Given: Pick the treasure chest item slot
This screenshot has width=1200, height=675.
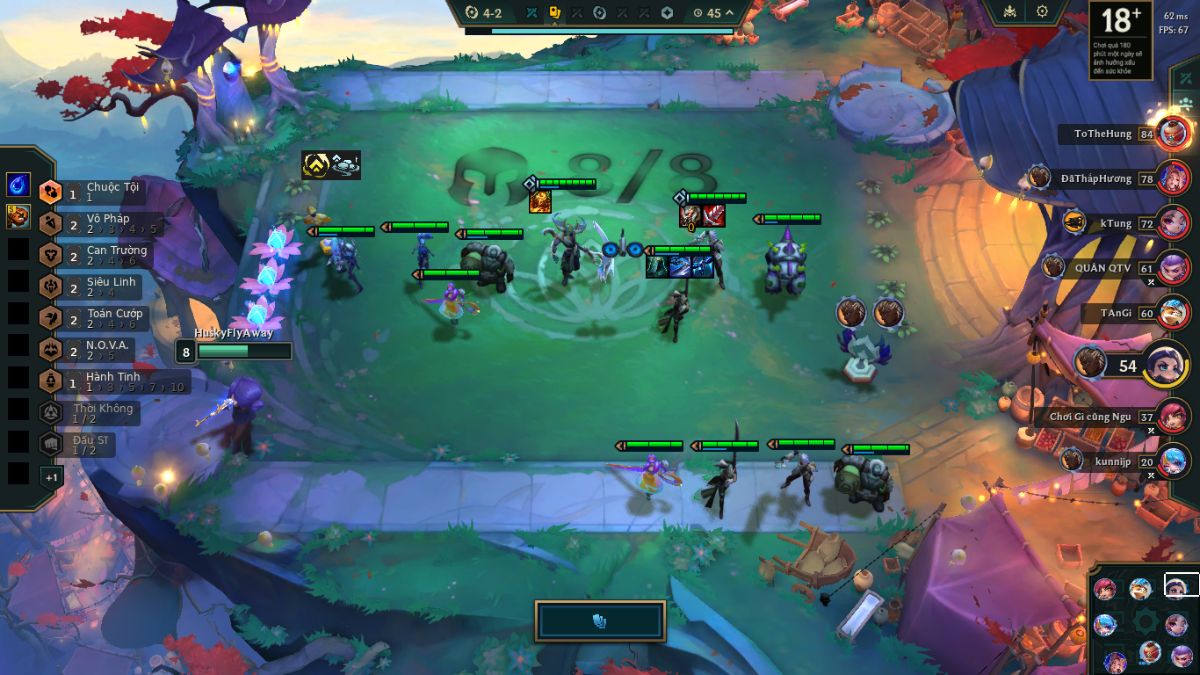Looking at the screenshot, I should point(18,216).
